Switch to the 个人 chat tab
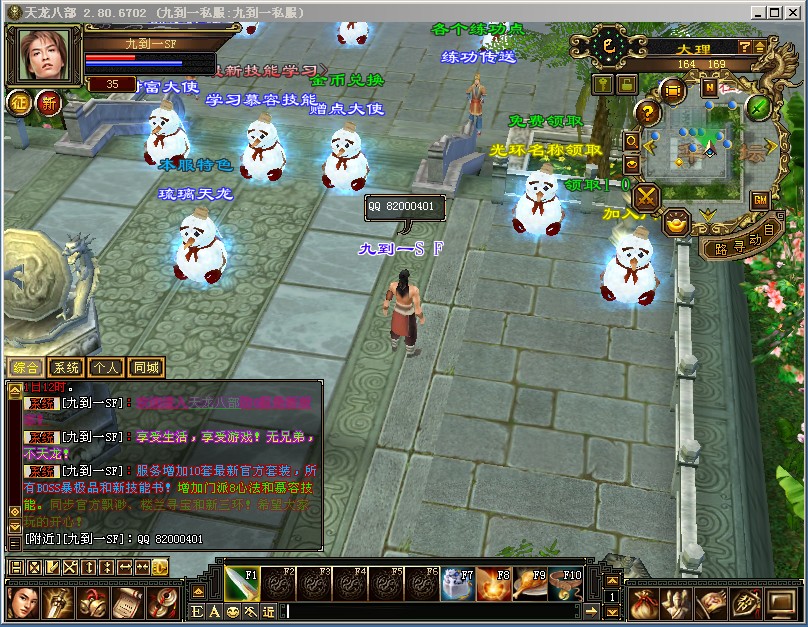Image resolution: width=808 pixels, height=627 pixels. tap(105, 367)
